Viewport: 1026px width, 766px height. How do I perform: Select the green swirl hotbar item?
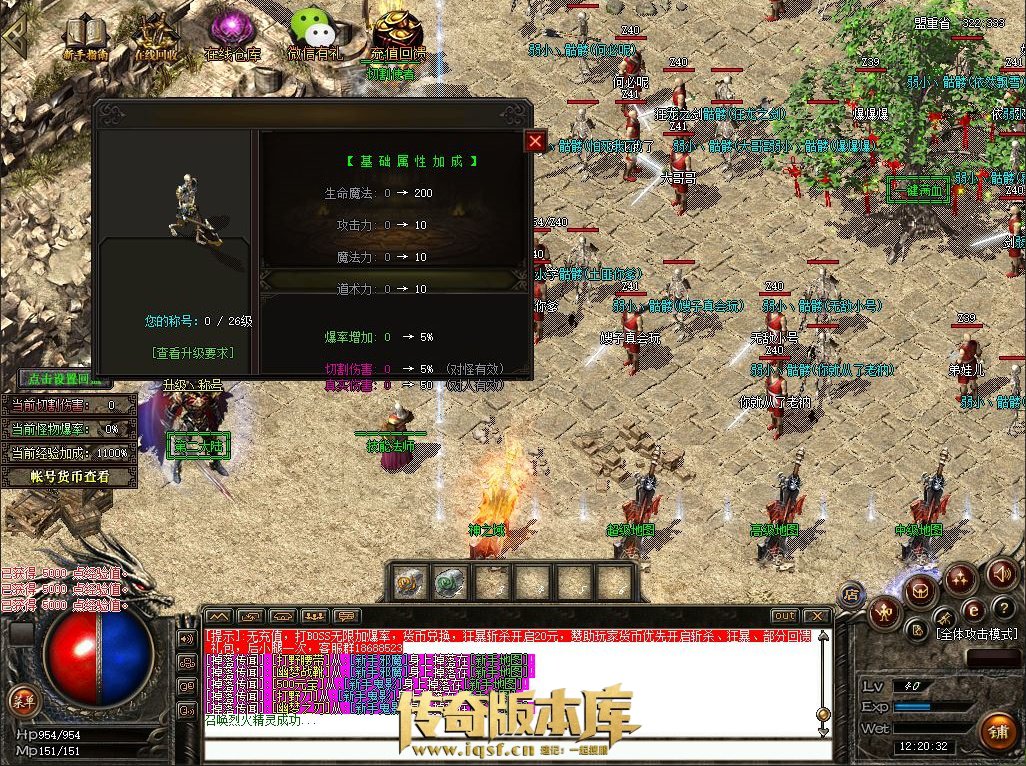(x=447, y=582)
